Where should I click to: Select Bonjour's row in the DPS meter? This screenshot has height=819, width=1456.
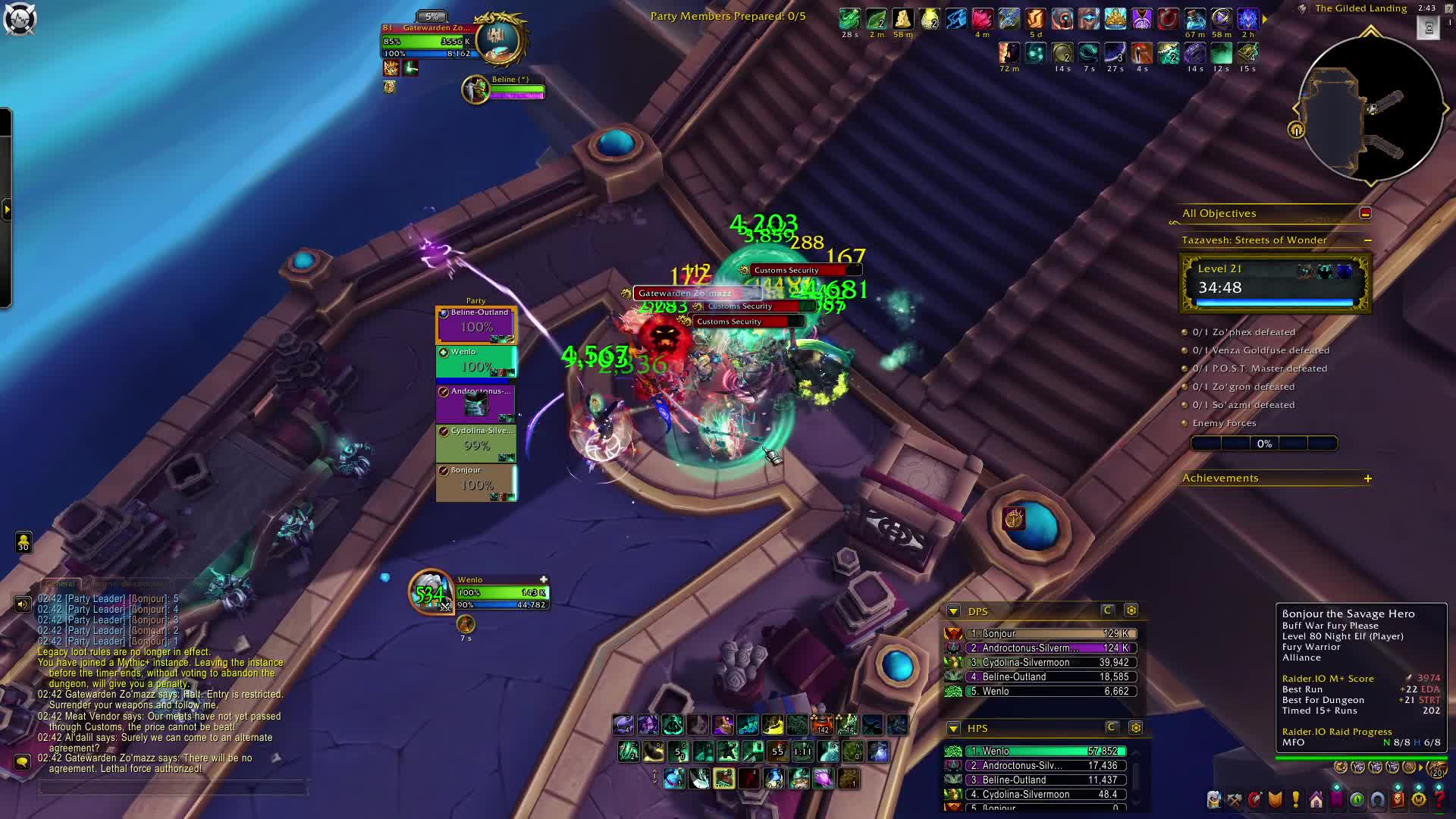(1050, 634)
